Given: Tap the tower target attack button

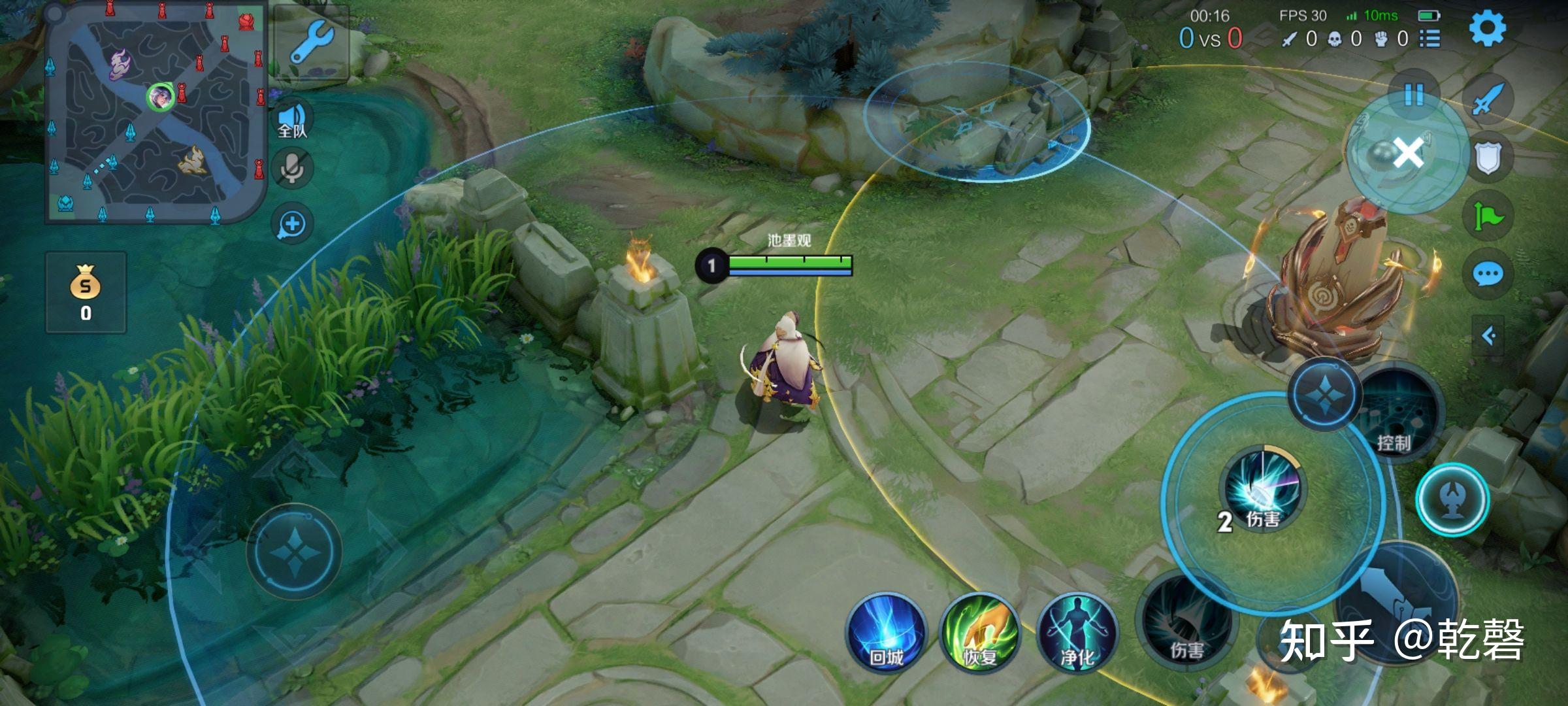Looking at the screenshot, I should [1452, 499].
